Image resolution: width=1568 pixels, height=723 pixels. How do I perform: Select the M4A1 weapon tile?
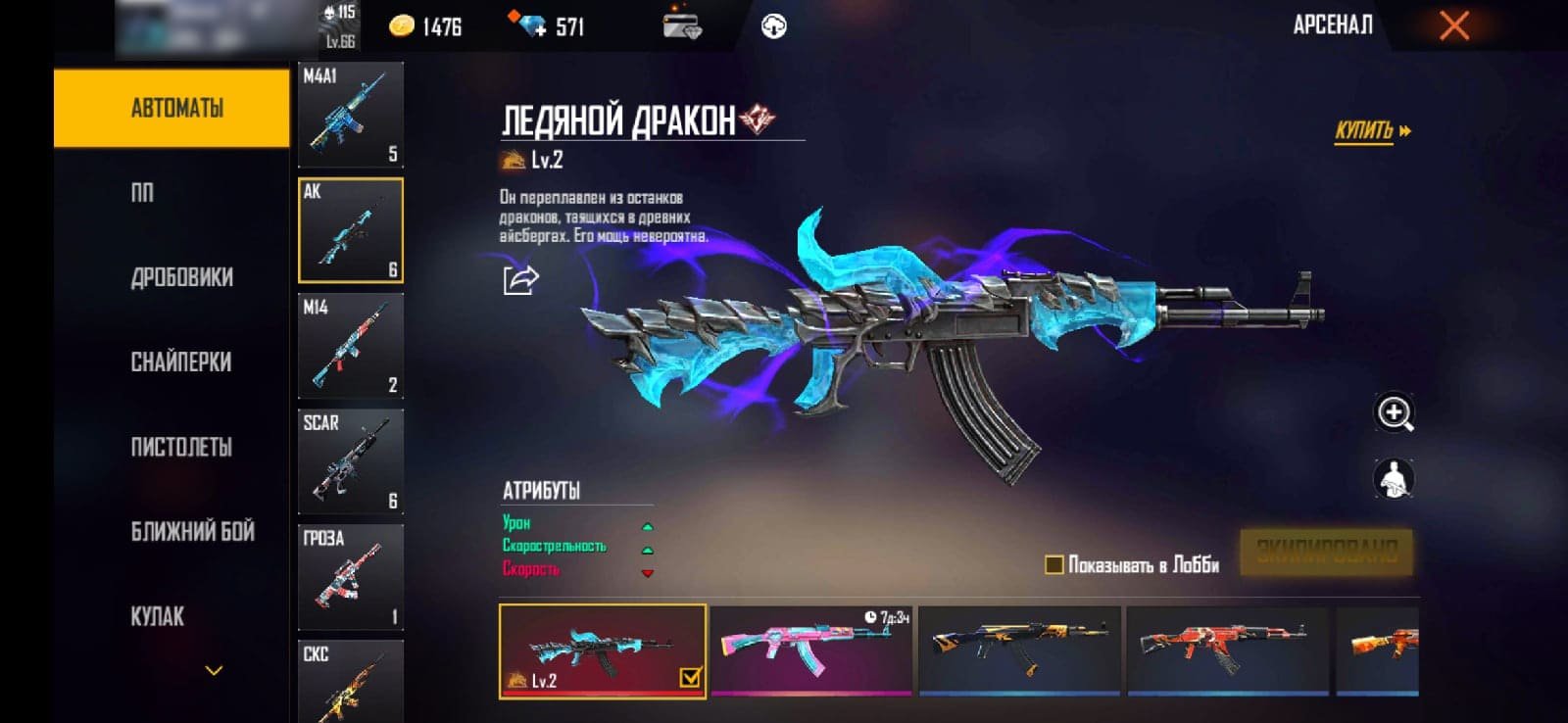tap(350, 115)
